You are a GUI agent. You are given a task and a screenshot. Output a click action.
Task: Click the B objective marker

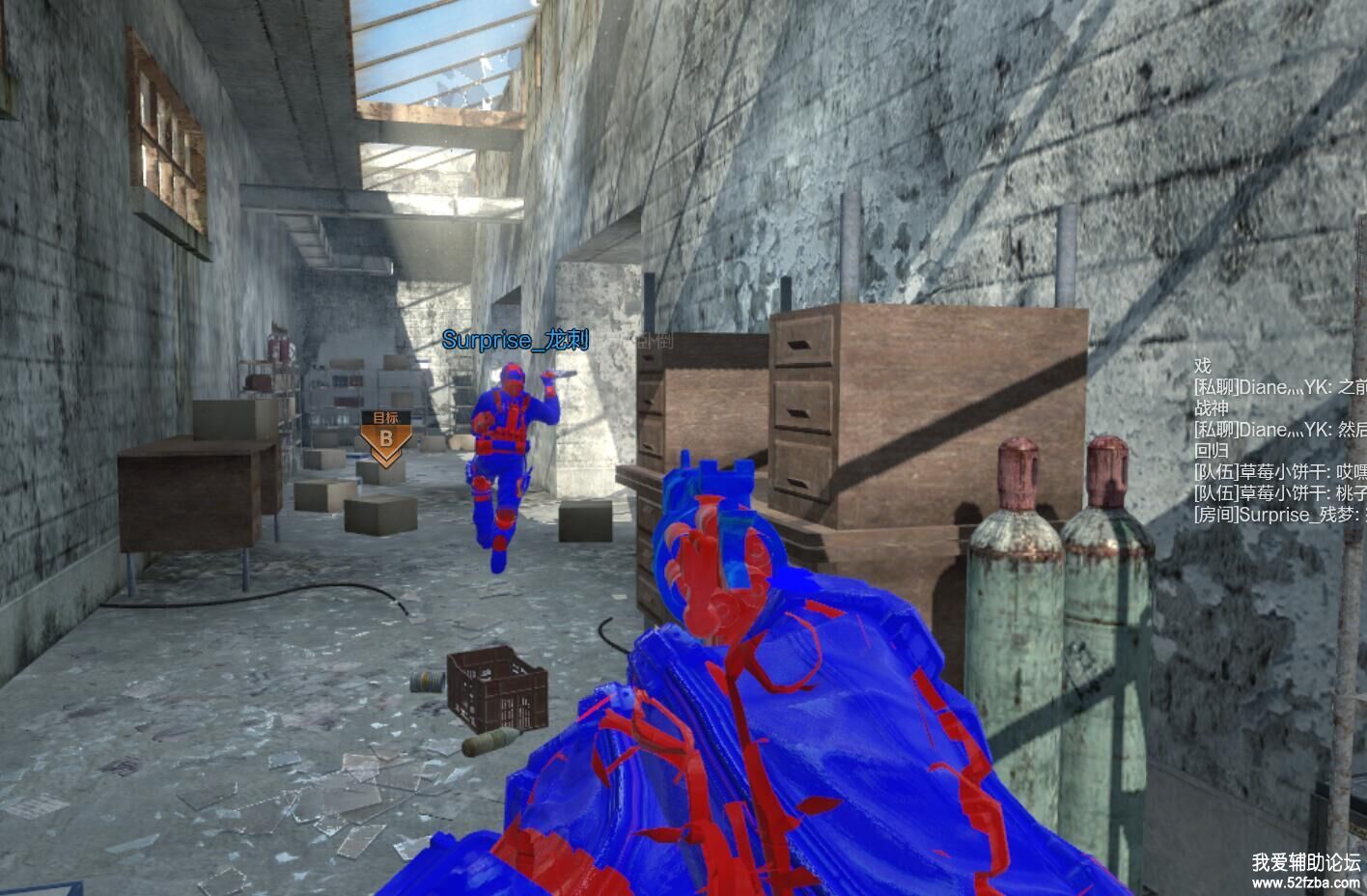click(x=385, y=436)
